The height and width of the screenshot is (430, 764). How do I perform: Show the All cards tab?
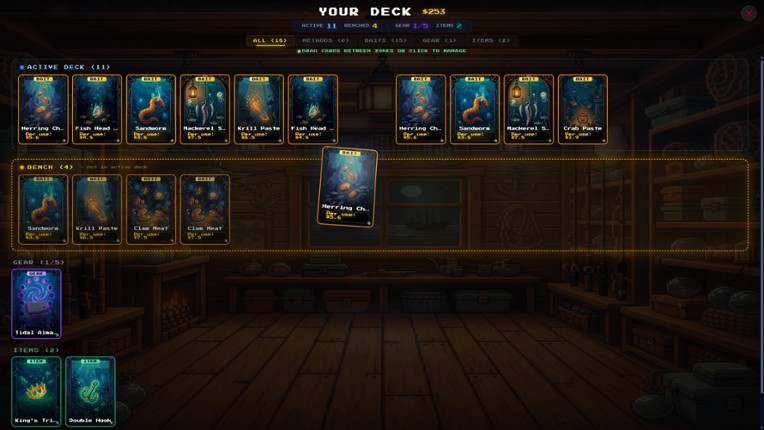pyautogui.click(x=269, y=41)
